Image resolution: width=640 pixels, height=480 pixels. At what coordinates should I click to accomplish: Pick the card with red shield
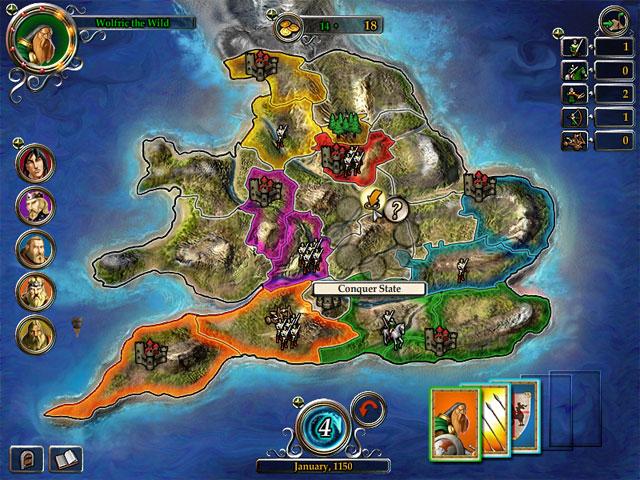520,414
